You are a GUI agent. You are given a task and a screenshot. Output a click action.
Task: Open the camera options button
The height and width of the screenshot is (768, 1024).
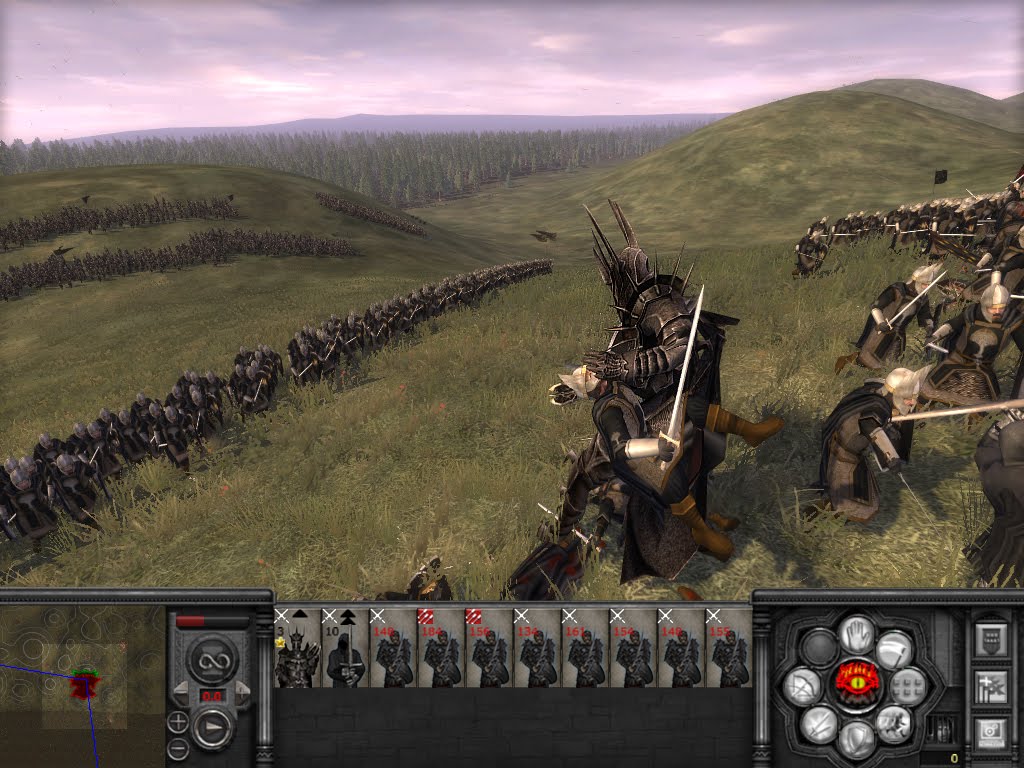[x=990, y=732]
